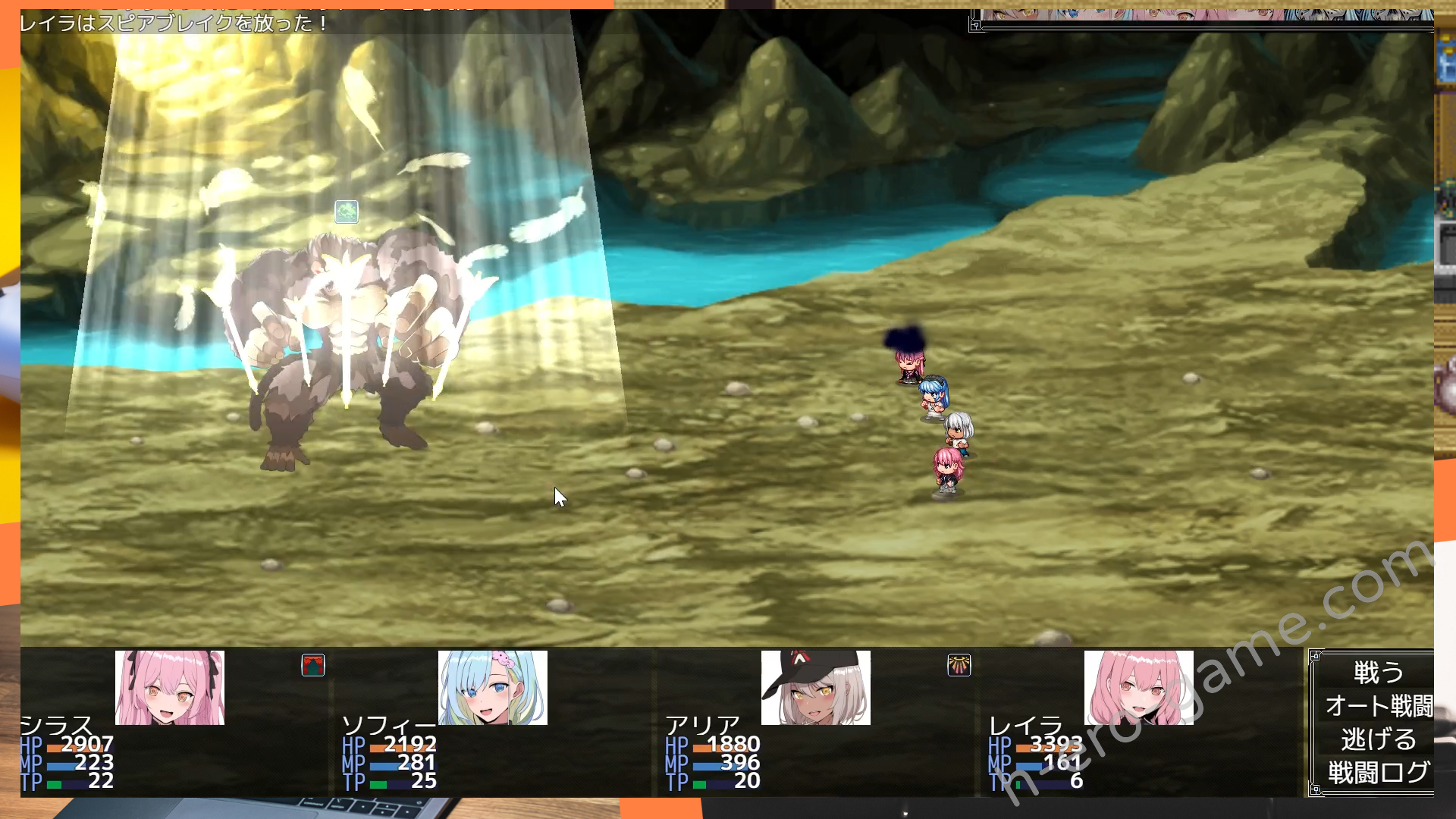Select the 戦う (Fight) command

pos(1377,673)
